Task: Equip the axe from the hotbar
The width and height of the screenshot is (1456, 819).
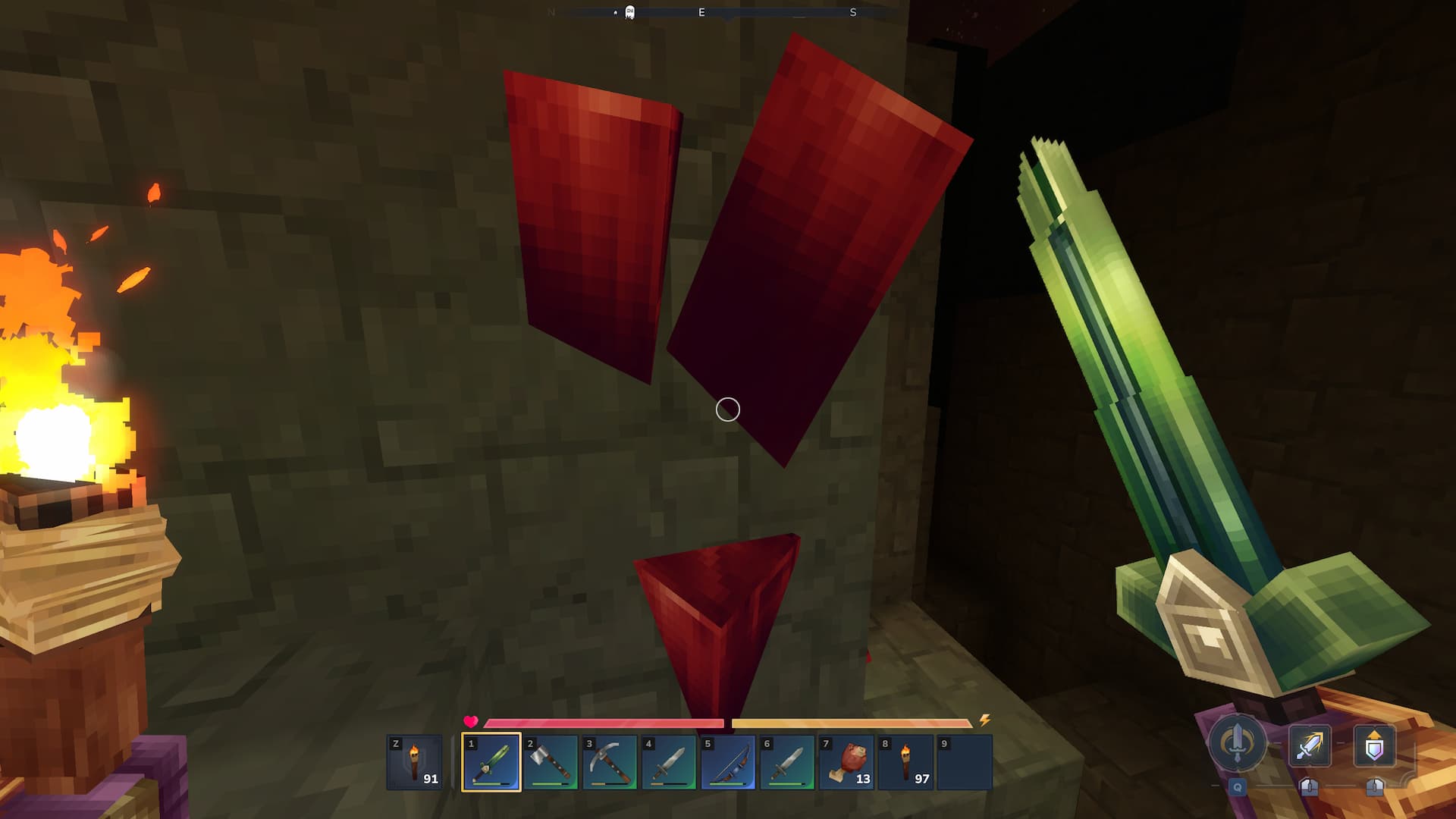Action: tap(550, 762)
